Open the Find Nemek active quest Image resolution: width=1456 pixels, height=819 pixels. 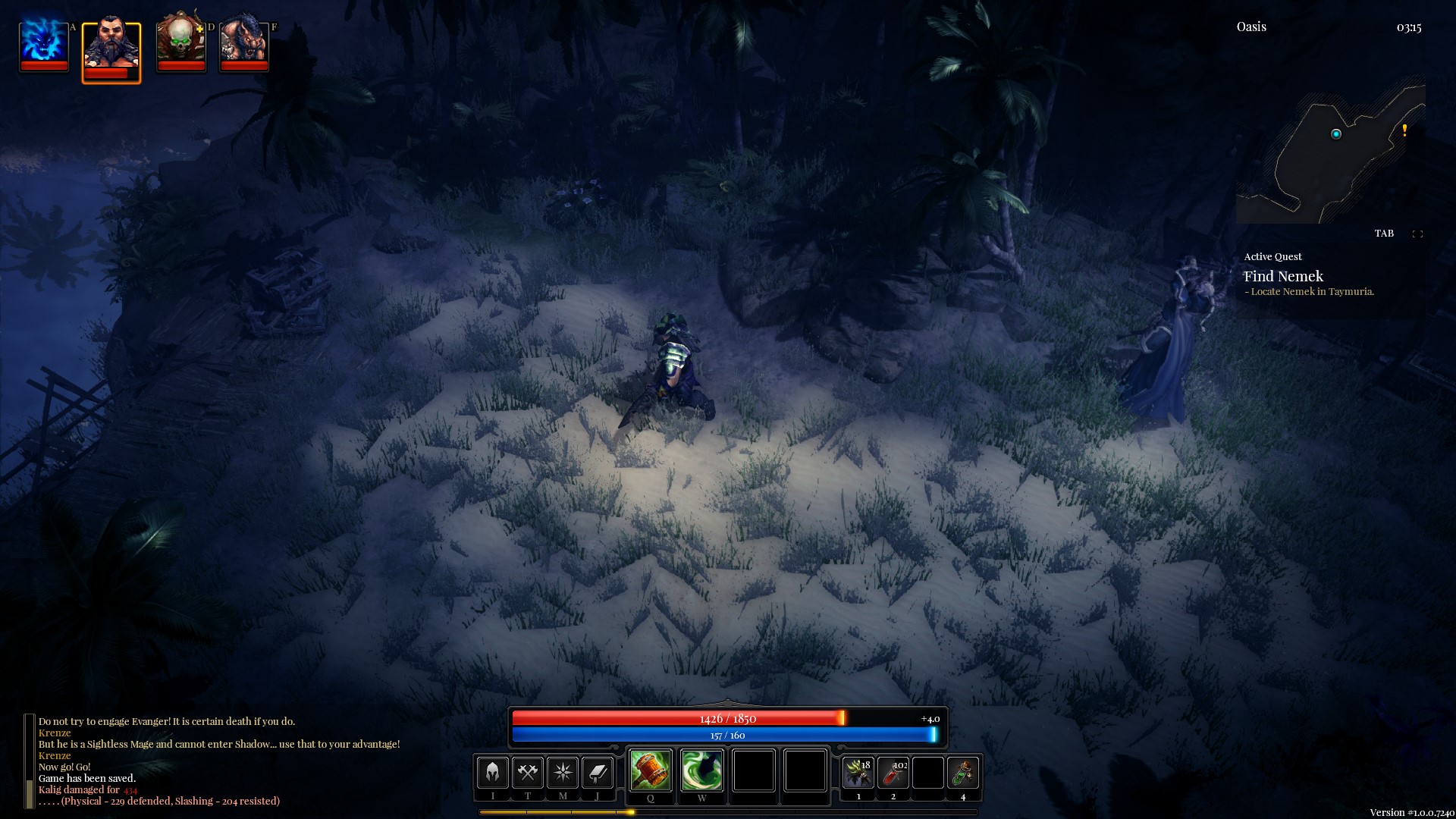coord(1283,277)
